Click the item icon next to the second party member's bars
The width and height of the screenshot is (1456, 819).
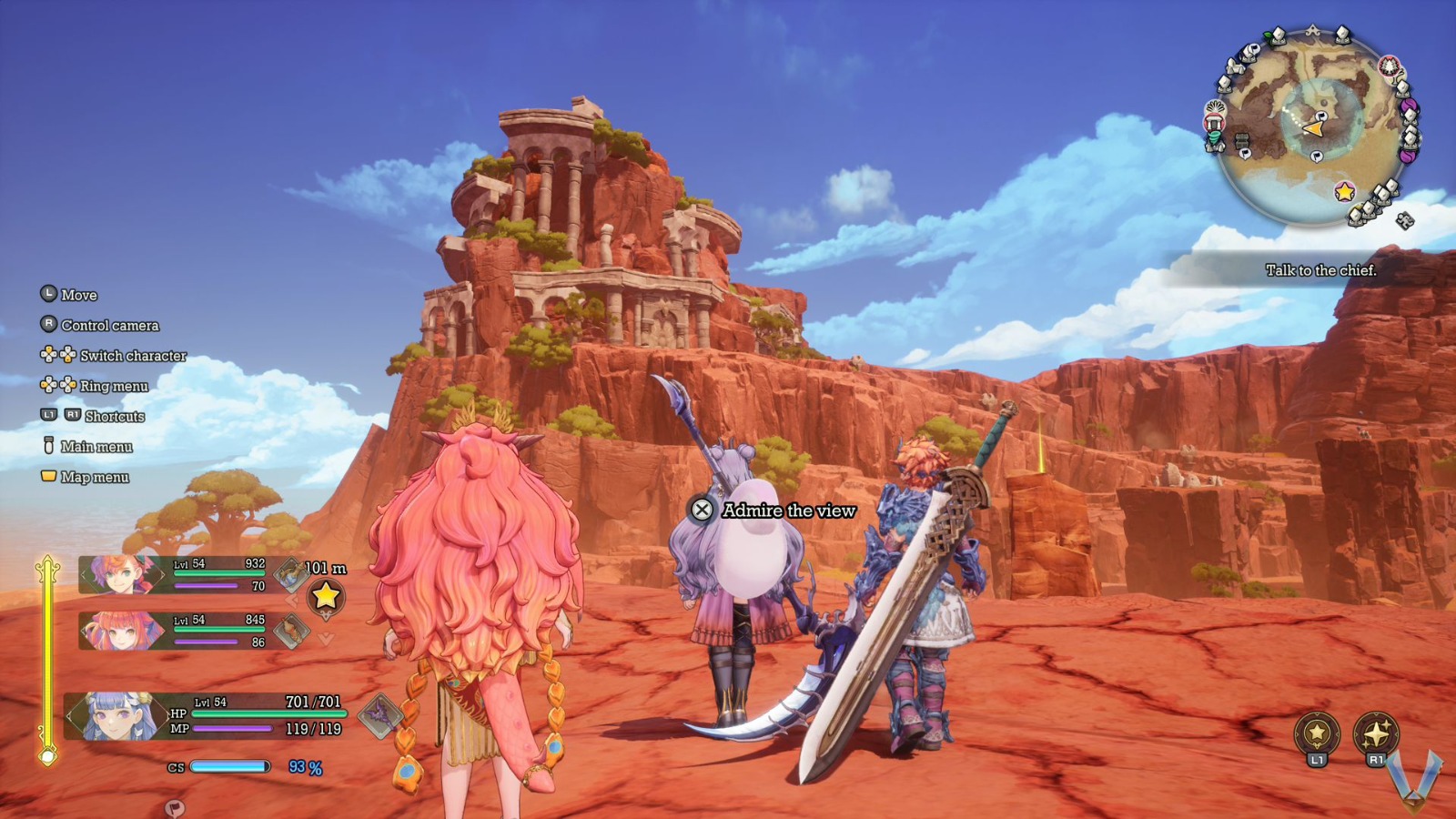pos(290,630)
